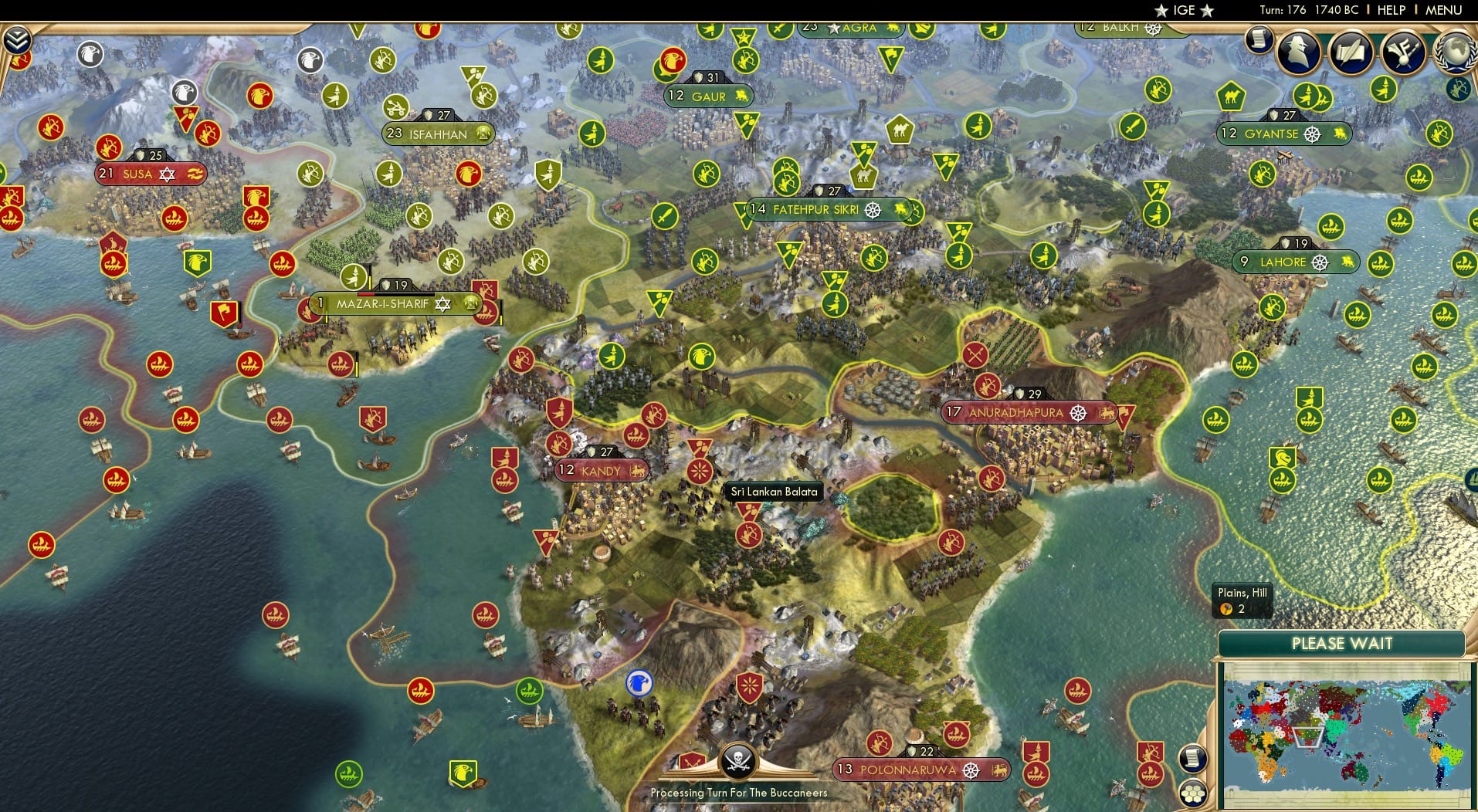Open the Notification Log scroll icon bottom-right
The height and width of the screenshot is (812, 1478).
click(x=1193, y=757)
